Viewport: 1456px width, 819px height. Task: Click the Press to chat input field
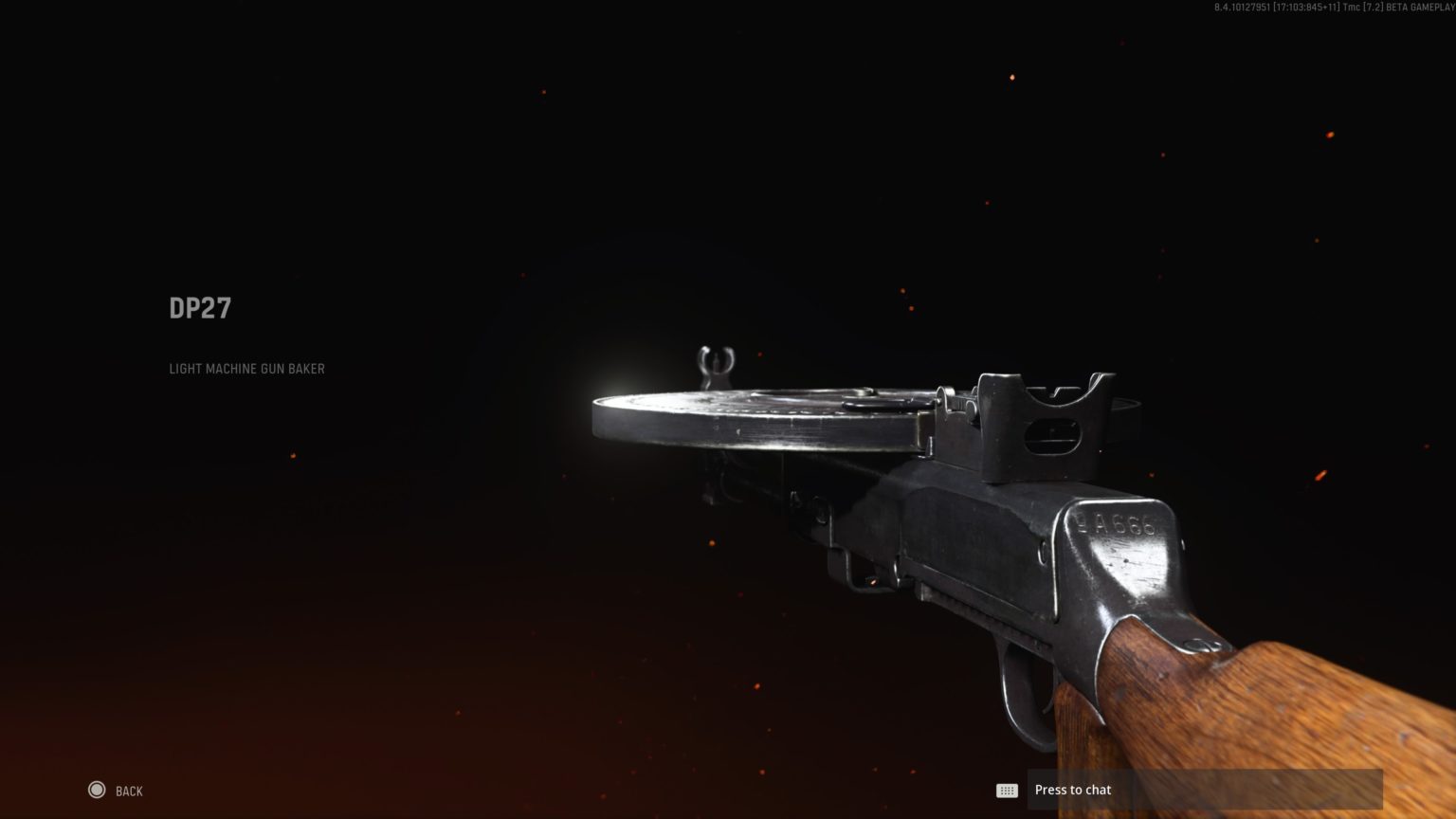tap(1204, 789)
